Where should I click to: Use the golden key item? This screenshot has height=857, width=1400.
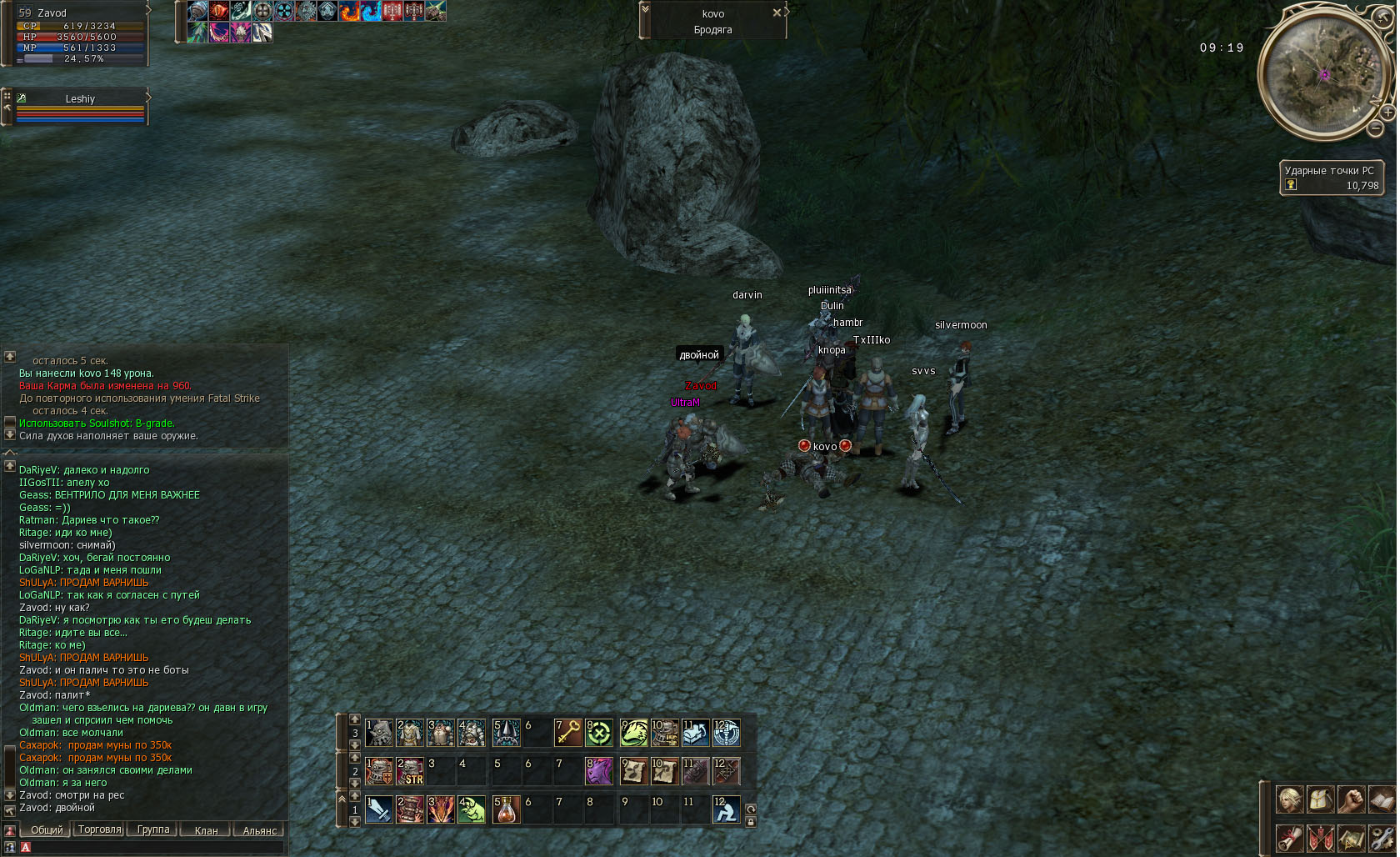coord(568,733)
